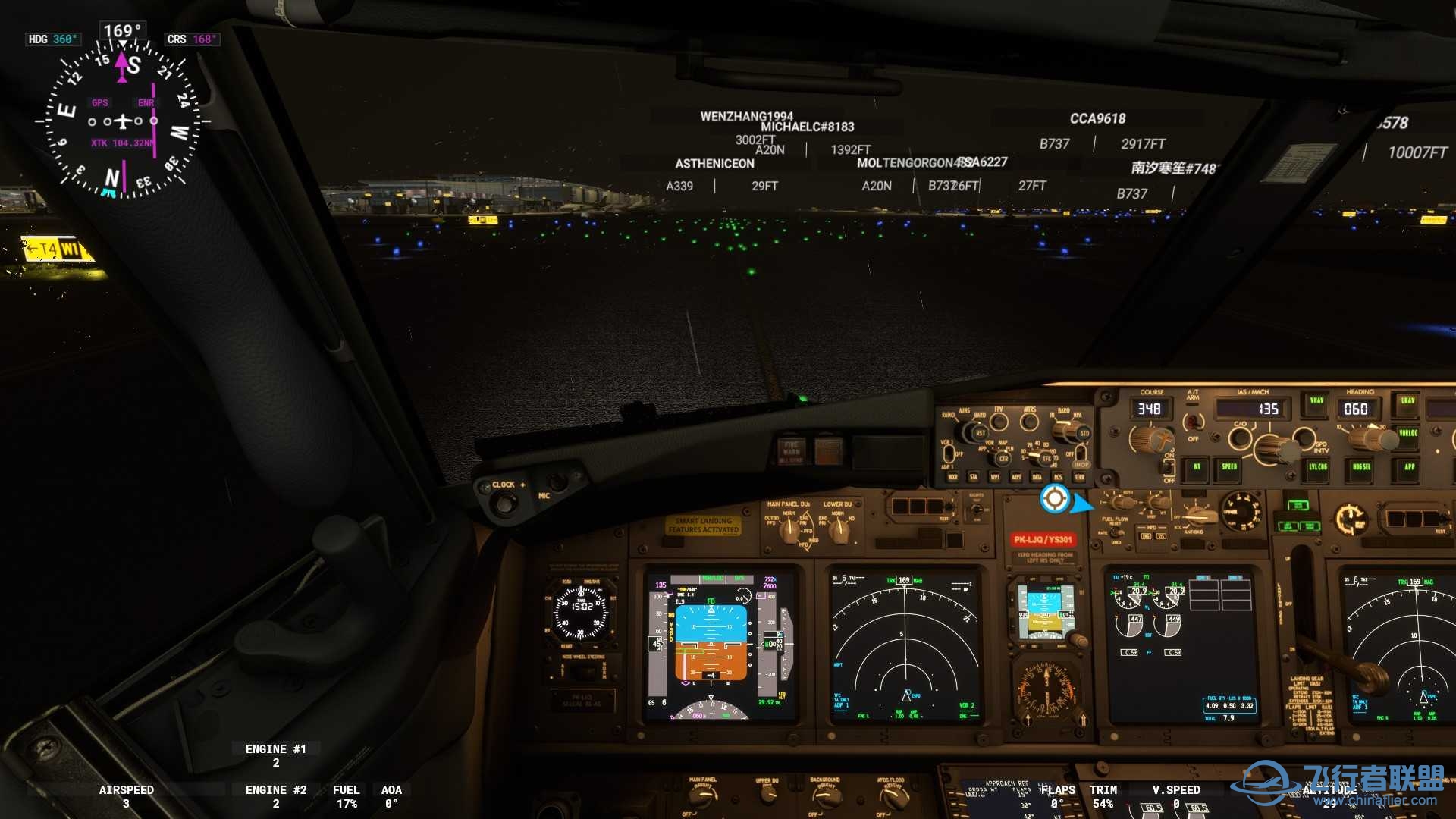This screenshot has width=1456, height=819.
Task: Click the FUEL 17% indicator in the status bar
Action: tap(347, 796)
